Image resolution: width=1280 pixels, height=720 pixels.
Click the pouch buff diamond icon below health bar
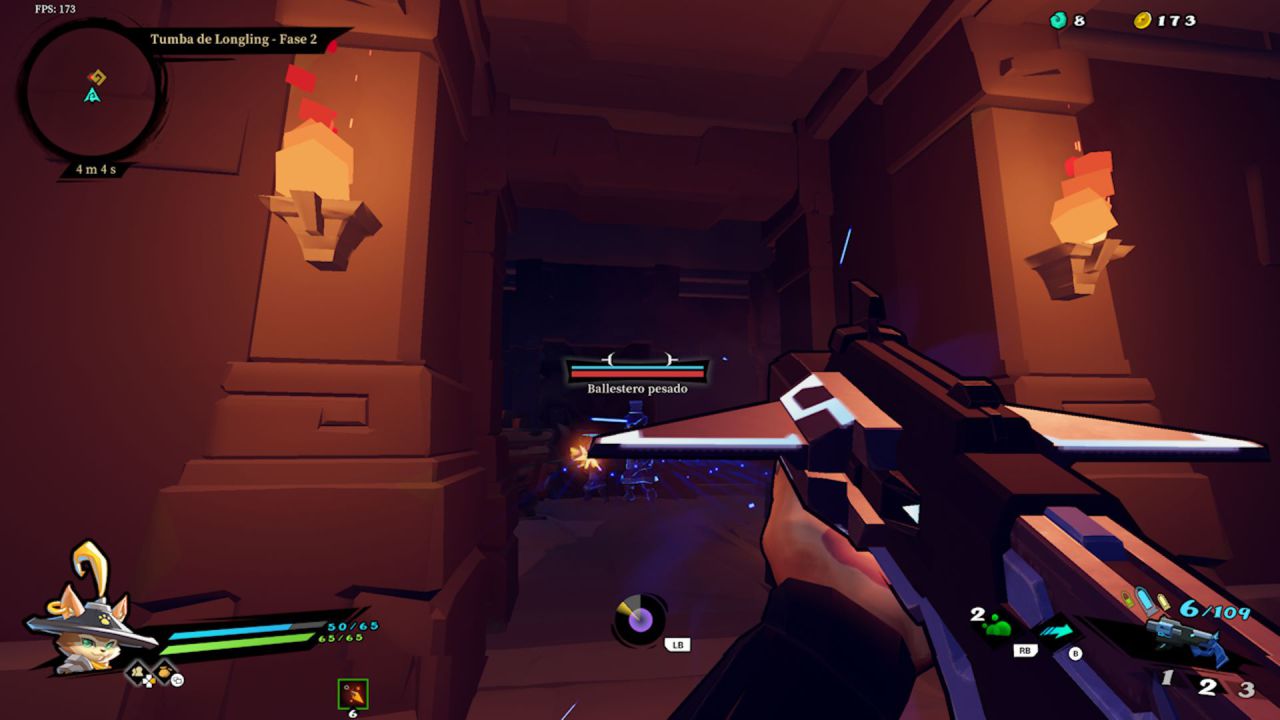tap(164, 671)
